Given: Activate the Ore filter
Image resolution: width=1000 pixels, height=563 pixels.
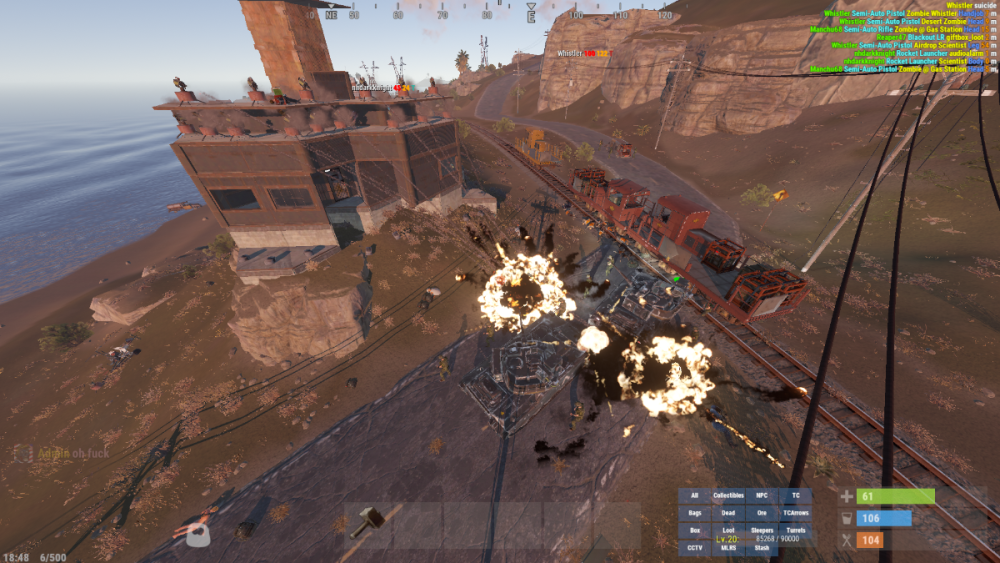Looking at the screenshot, I should click(x=762, y=513).
